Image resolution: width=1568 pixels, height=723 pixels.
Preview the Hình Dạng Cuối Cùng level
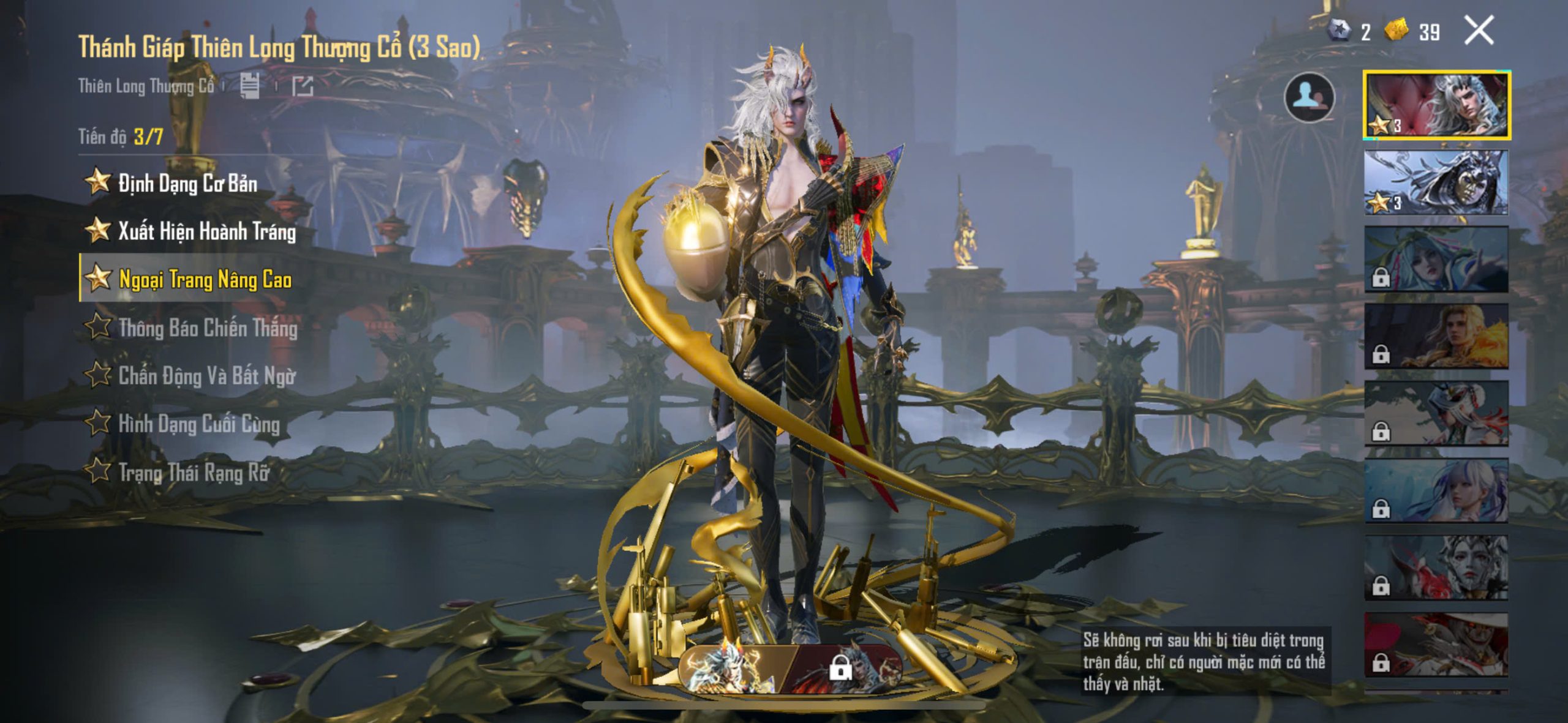click(x=198, y=424)
